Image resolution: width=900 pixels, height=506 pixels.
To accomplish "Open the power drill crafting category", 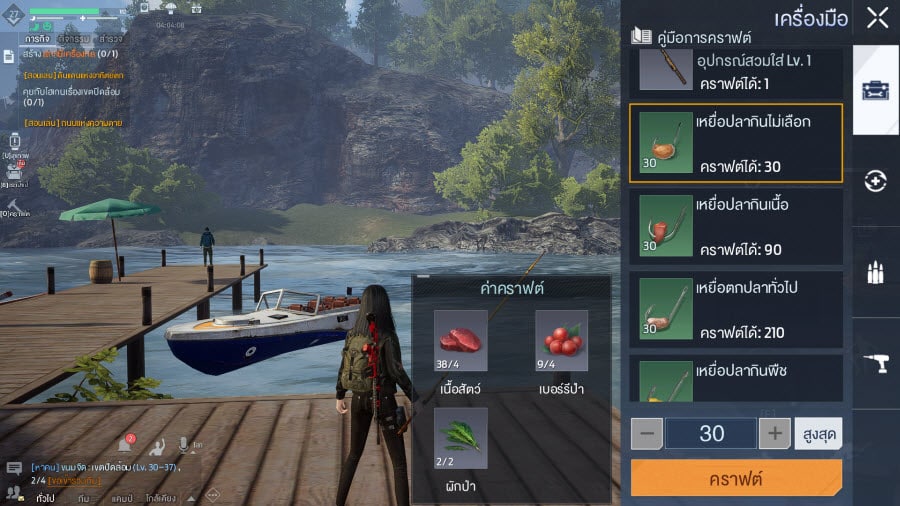I will pyautogui.click(x=876, y=366).
